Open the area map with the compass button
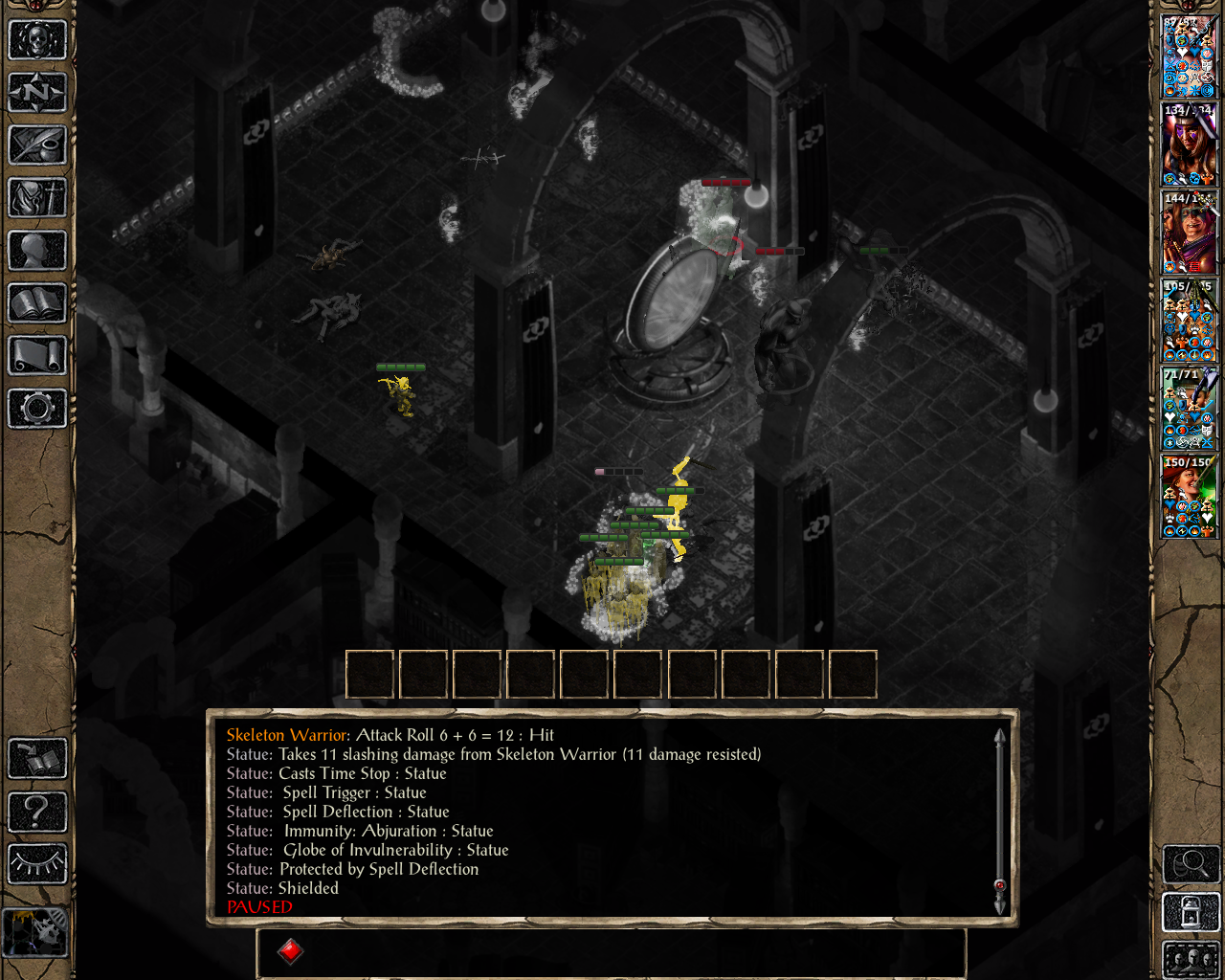1225x980 pixels. click(37, 93)
